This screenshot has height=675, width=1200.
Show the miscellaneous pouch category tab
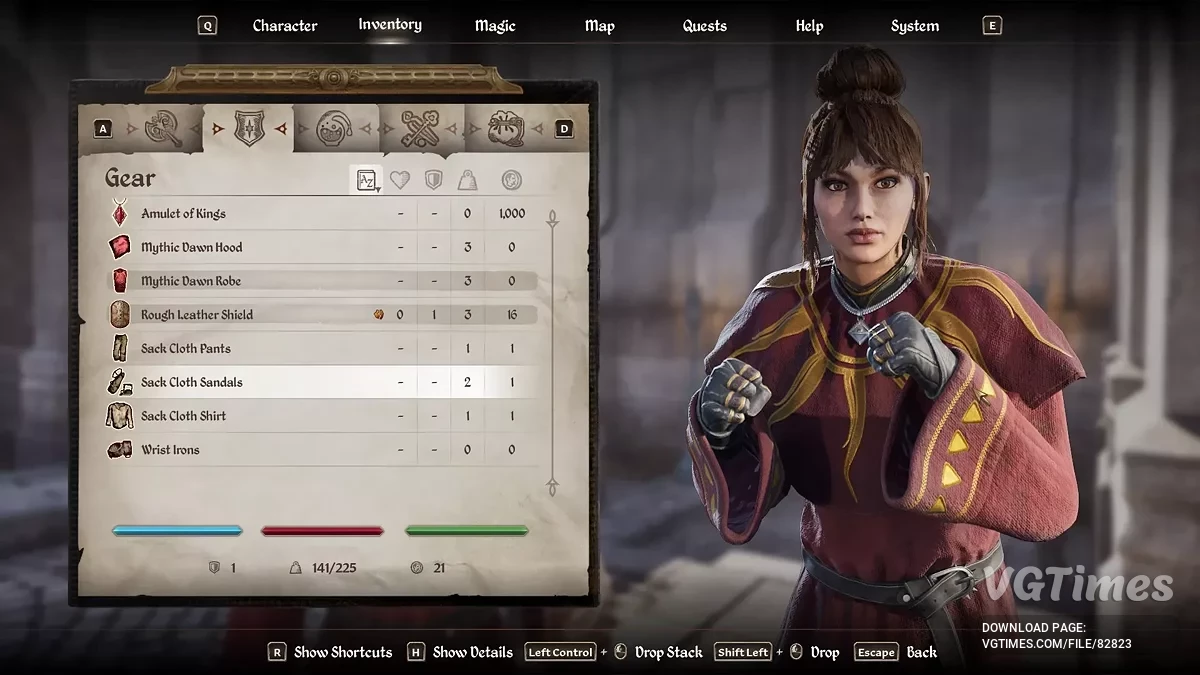point(506,129)
